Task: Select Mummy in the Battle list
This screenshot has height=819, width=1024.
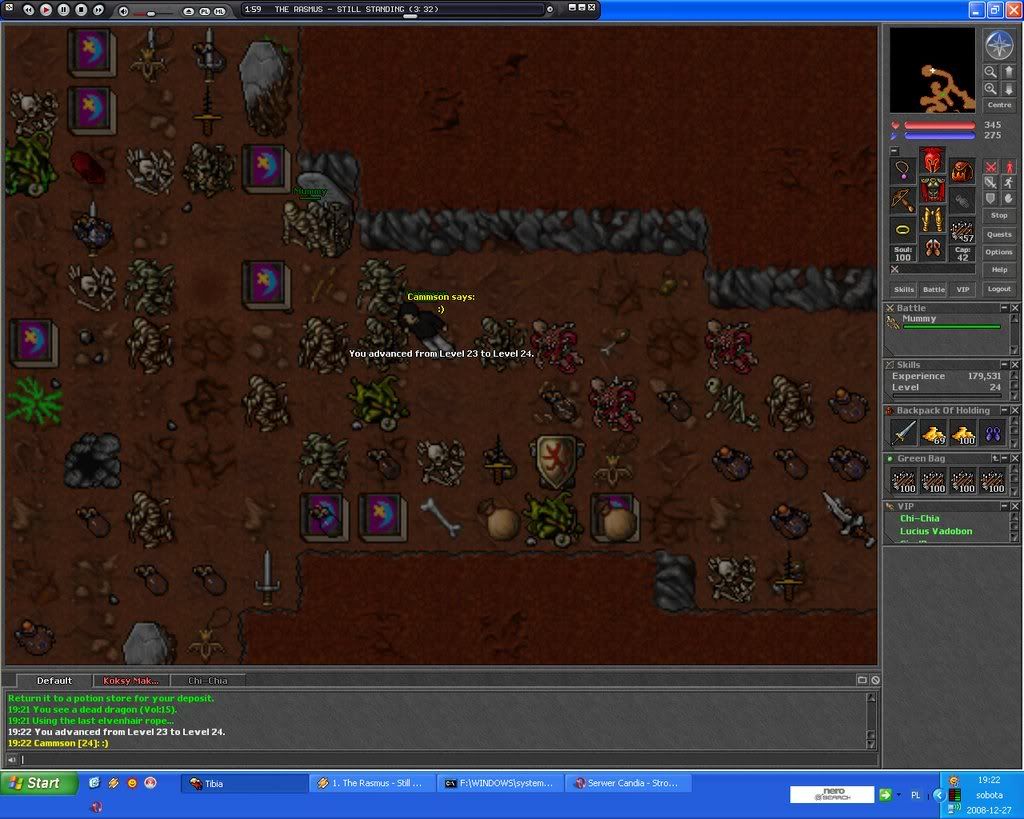Action: (920, 319)
